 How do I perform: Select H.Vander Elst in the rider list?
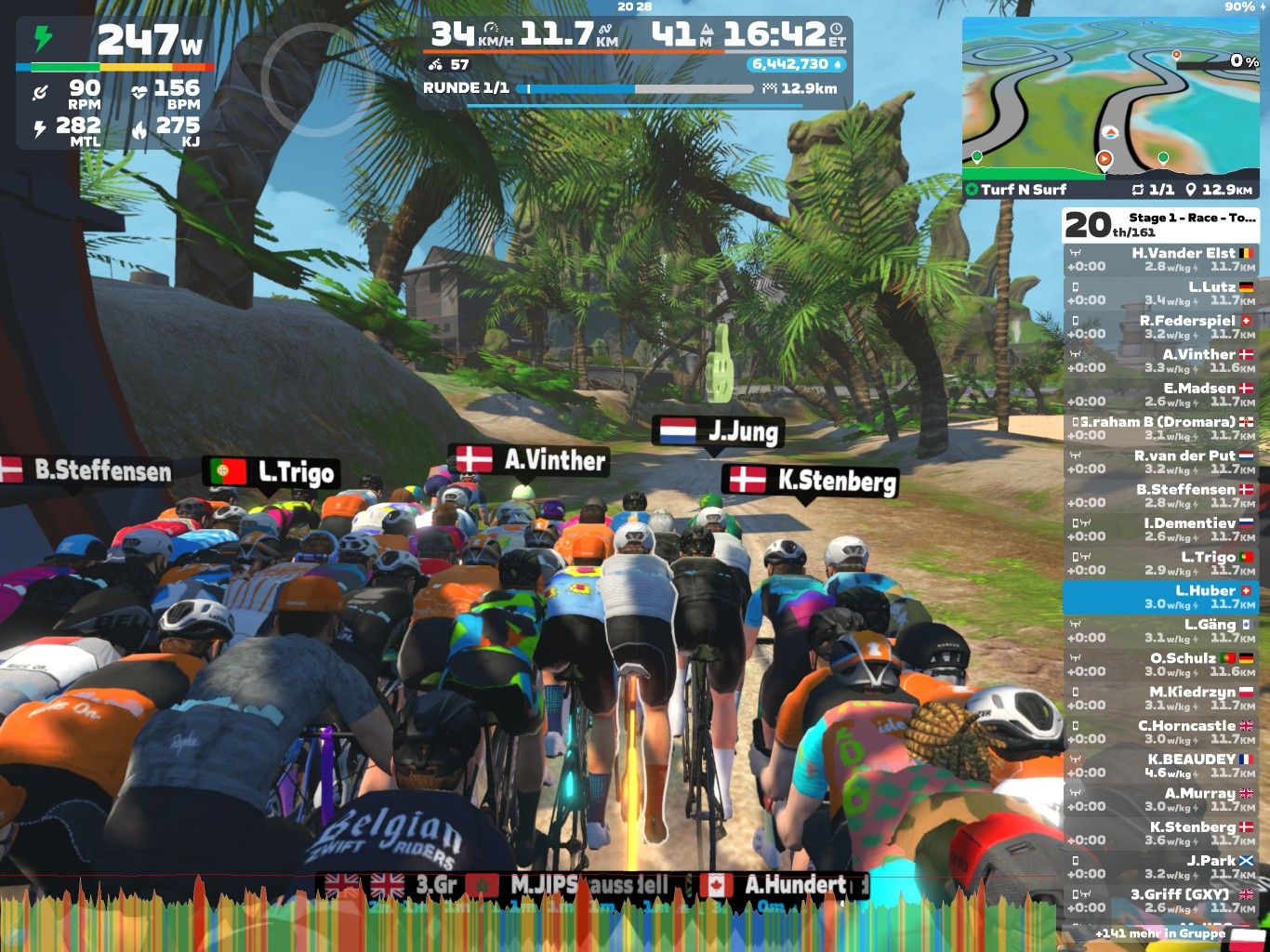[x=1160, y=259]
